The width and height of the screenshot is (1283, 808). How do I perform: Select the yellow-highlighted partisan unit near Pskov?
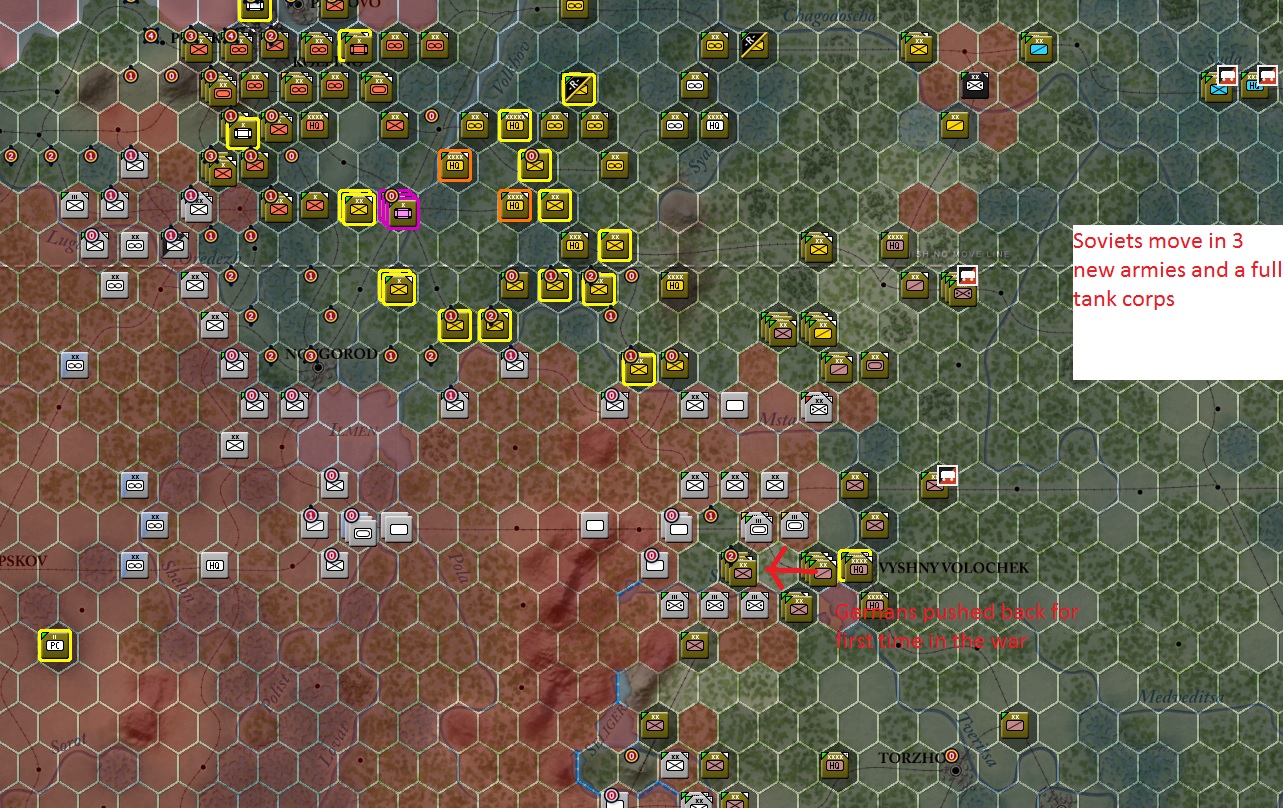click(x=57, y=647)
